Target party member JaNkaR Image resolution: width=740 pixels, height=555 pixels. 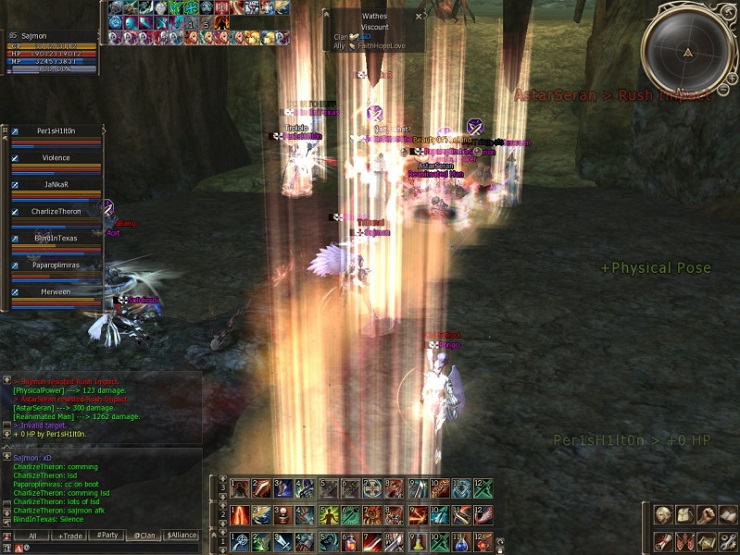[56, 185]
